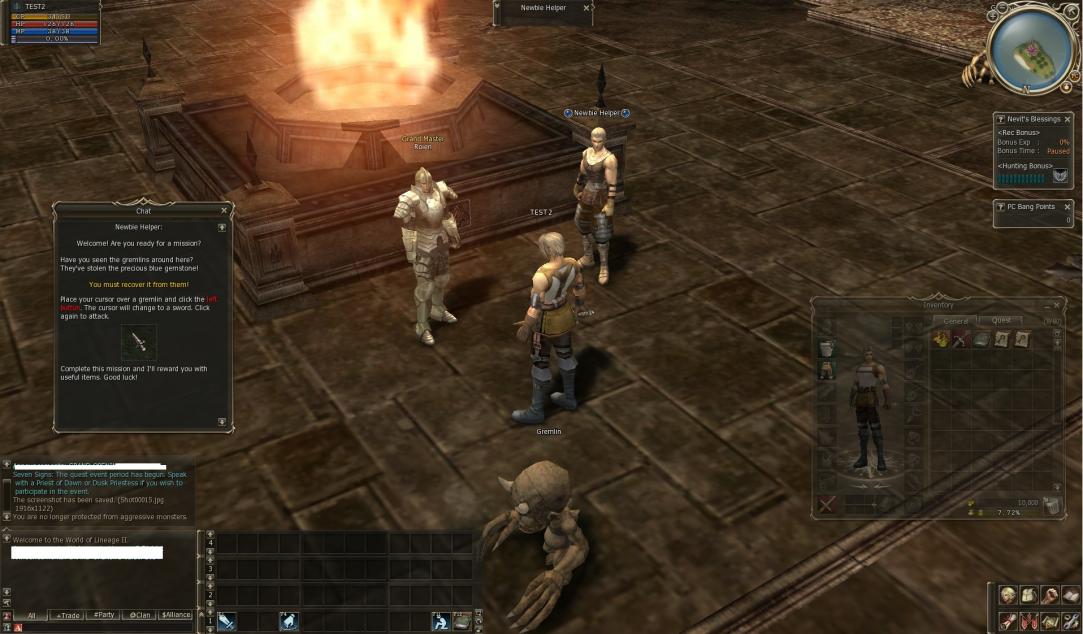
Task: Select the Alliance chat tab
Action: tap(176, 615)
